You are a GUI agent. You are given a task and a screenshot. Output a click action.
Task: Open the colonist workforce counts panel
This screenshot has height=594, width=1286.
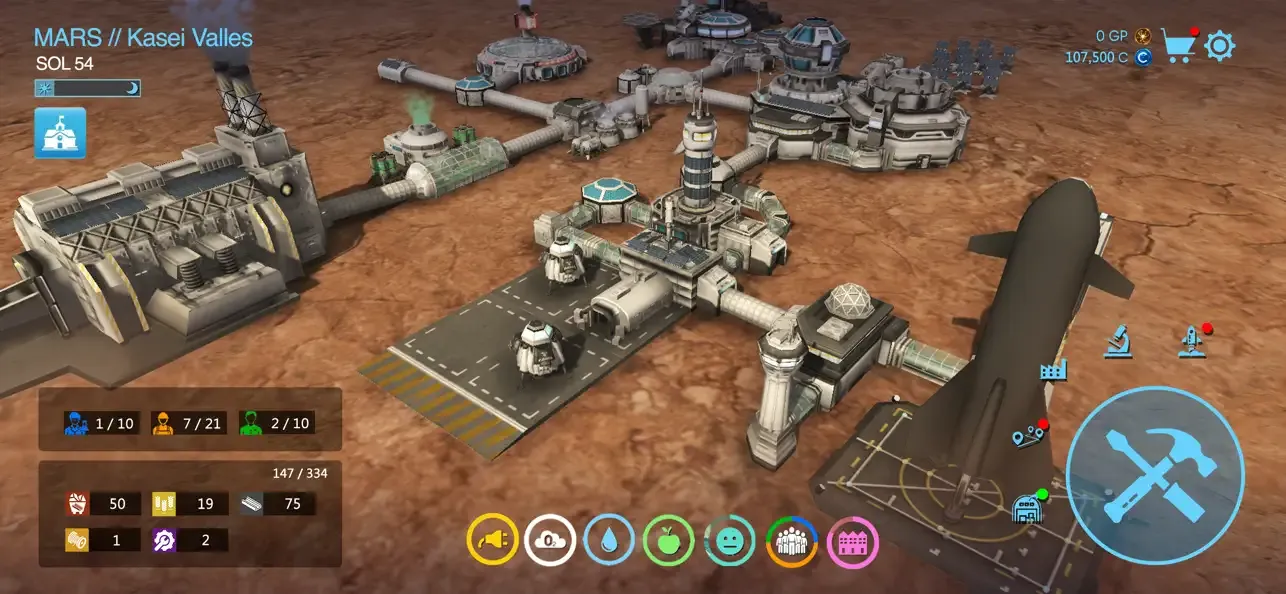(190, 423)
